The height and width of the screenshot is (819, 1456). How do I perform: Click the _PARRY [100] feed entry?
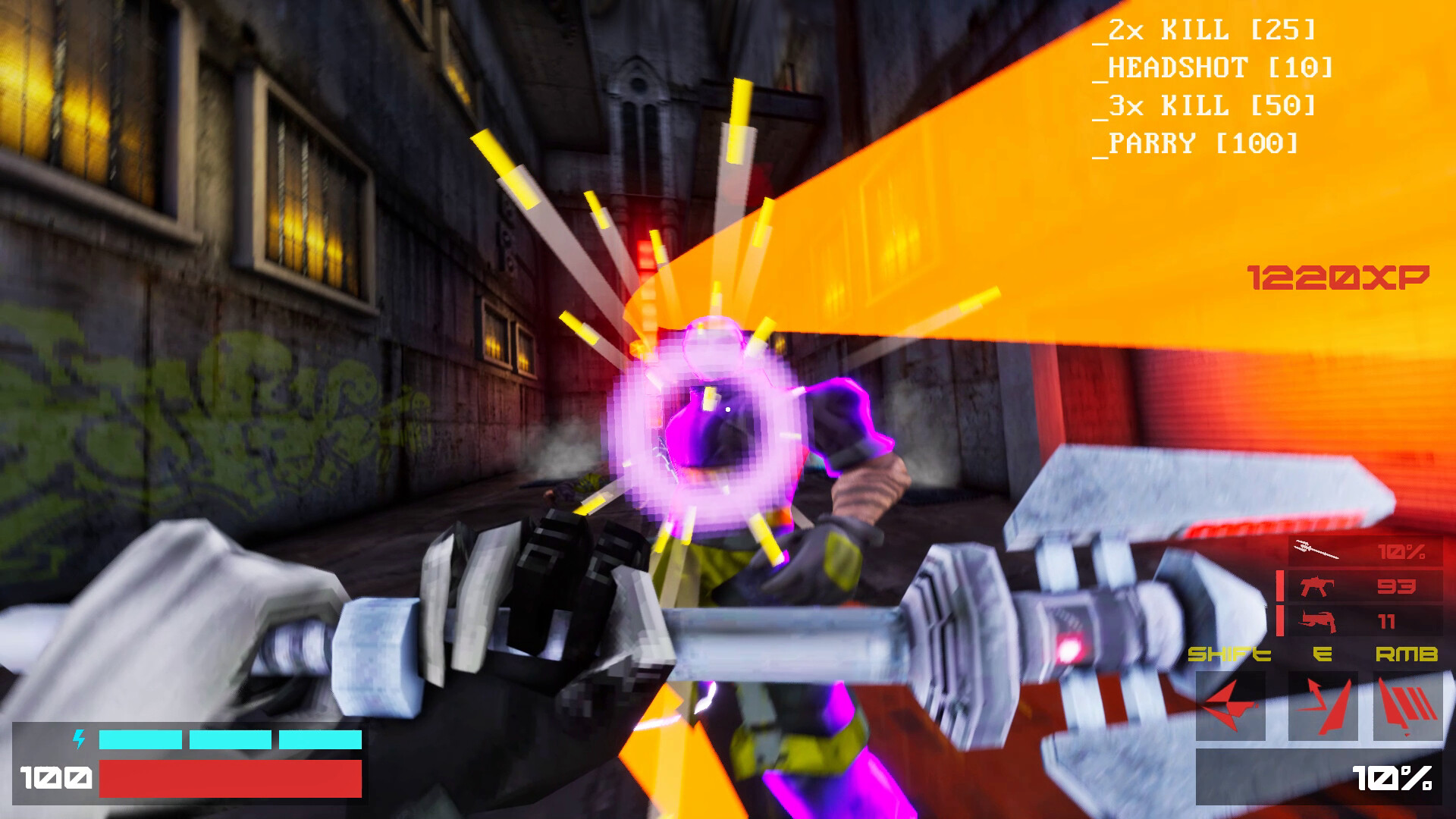tap(1197, 143)
